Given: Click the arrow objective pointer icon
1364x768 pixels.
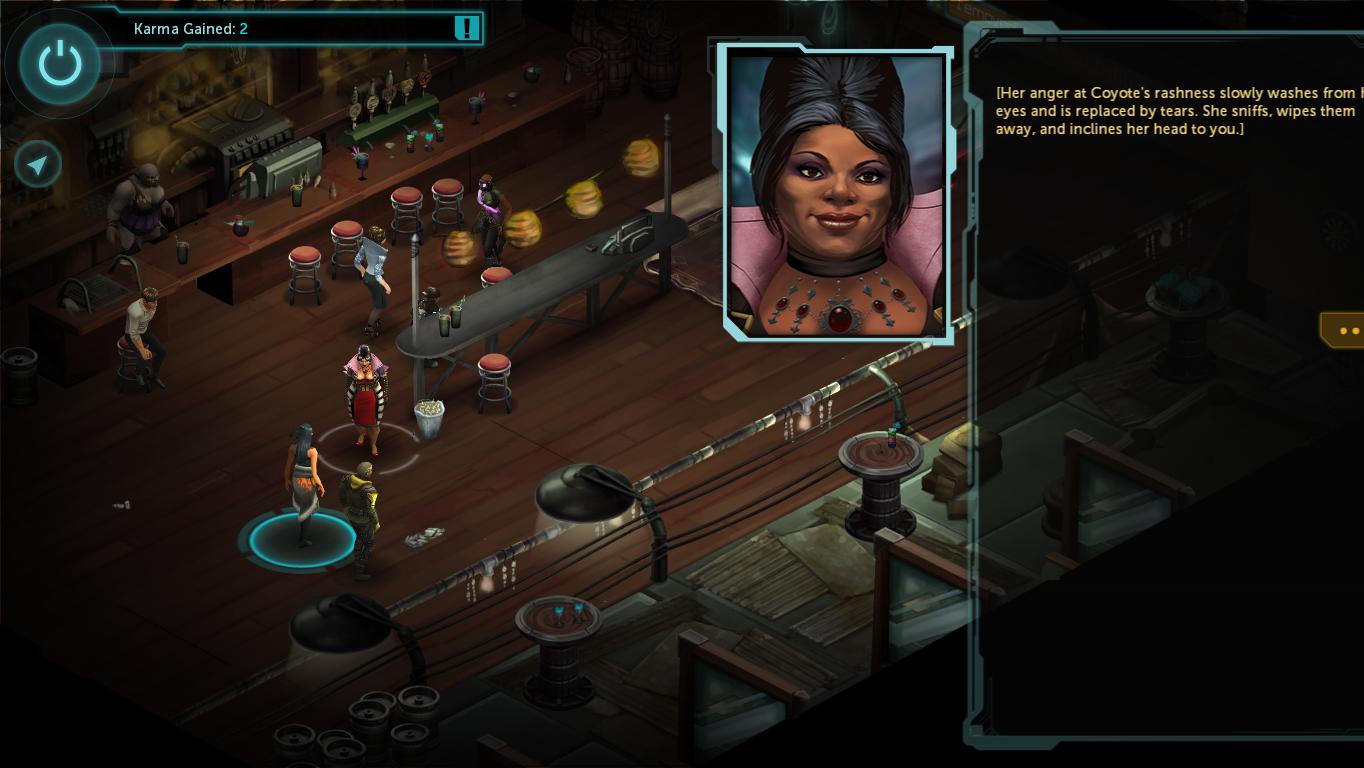Looking at the screenshot, I should point(38,165).
